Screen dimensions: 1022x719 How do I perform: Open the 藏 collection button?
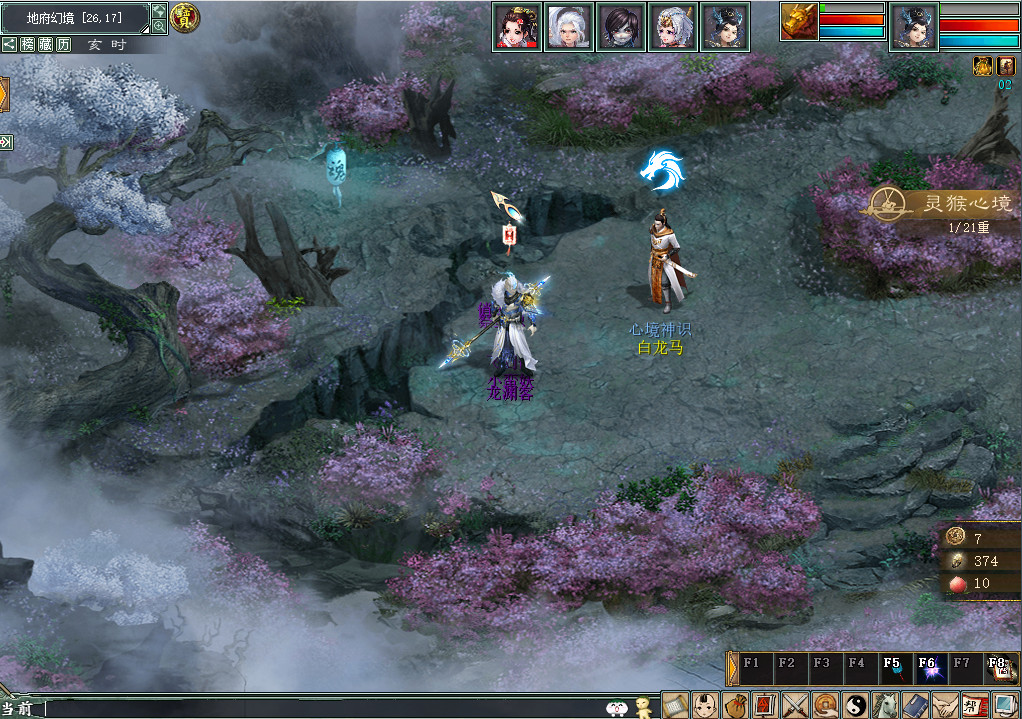(46, 44)
